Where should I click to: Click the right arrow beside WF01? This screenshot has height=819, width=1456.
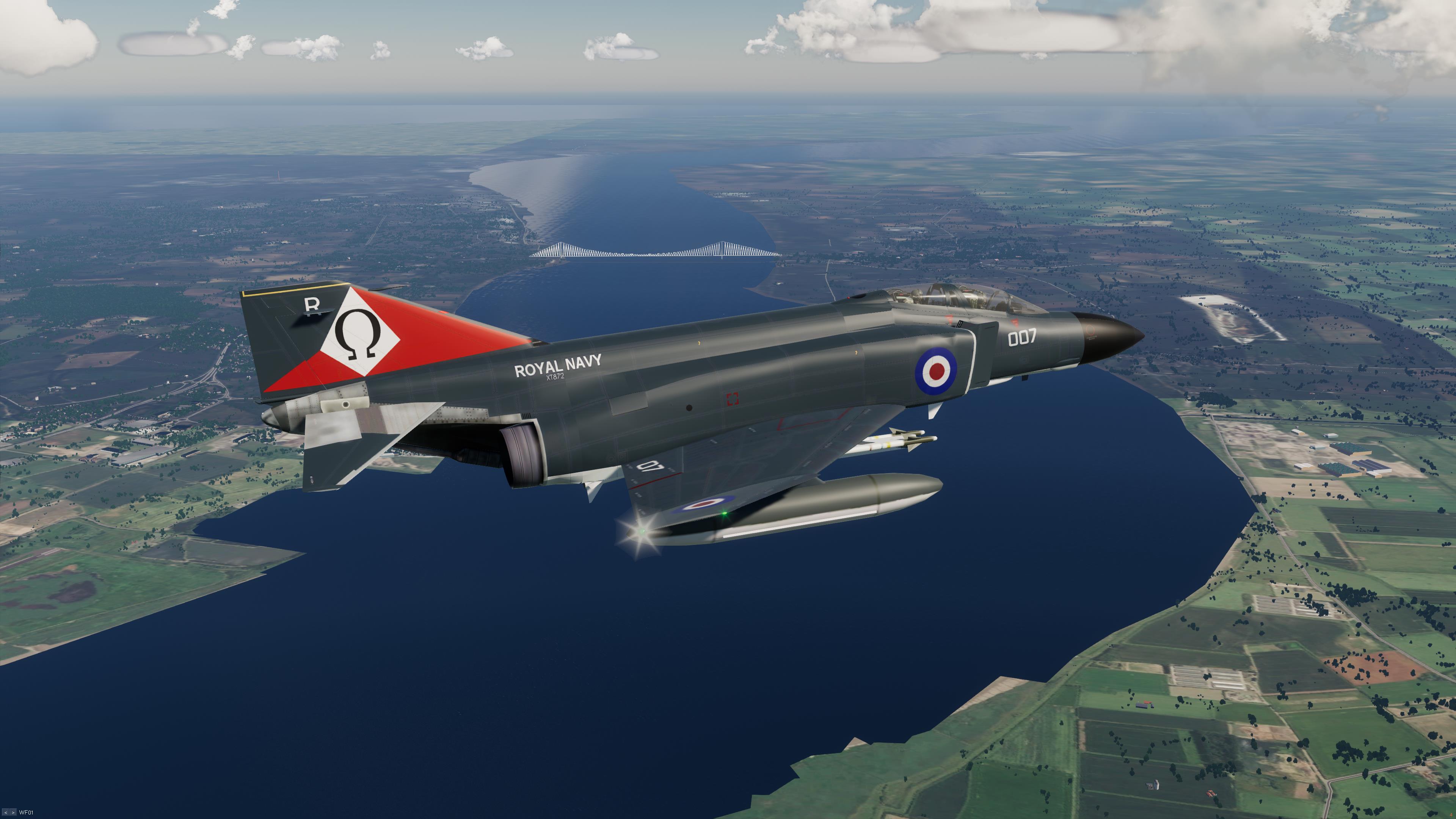pyautogui.click(x=13, y=813)
